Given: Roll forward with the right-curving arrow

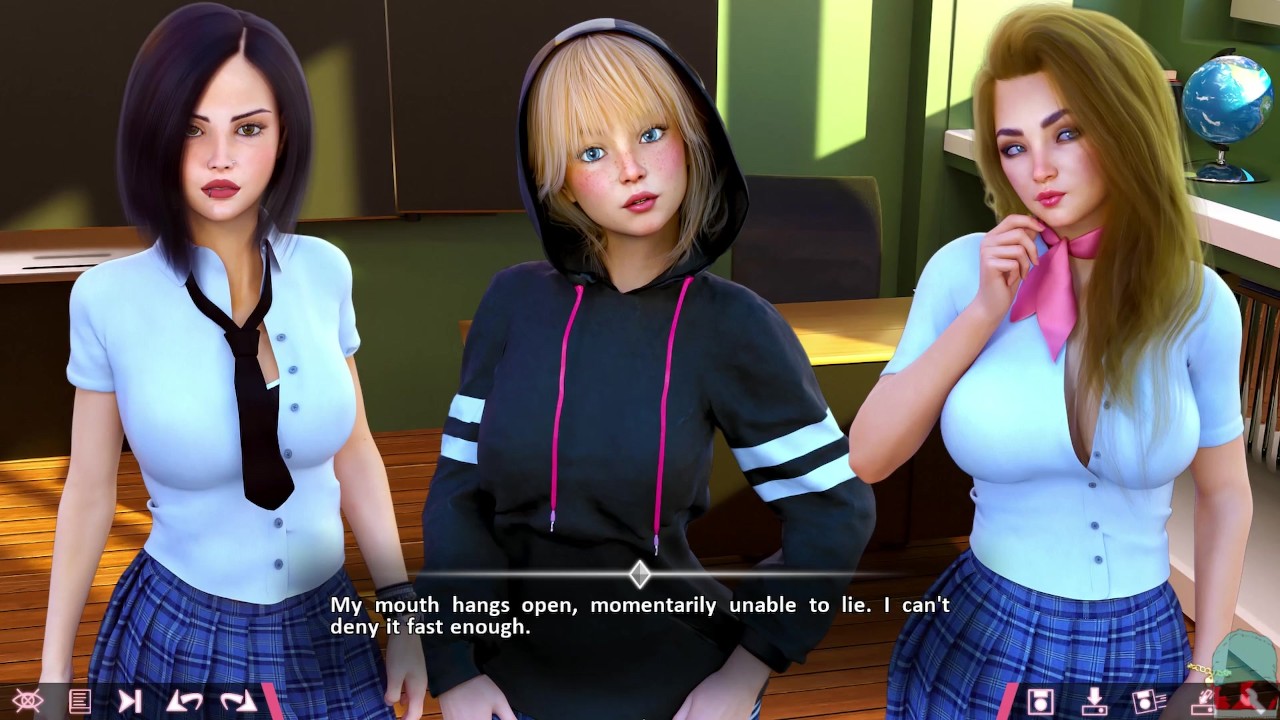Looking at the screenshot, I should coord(238,701).
